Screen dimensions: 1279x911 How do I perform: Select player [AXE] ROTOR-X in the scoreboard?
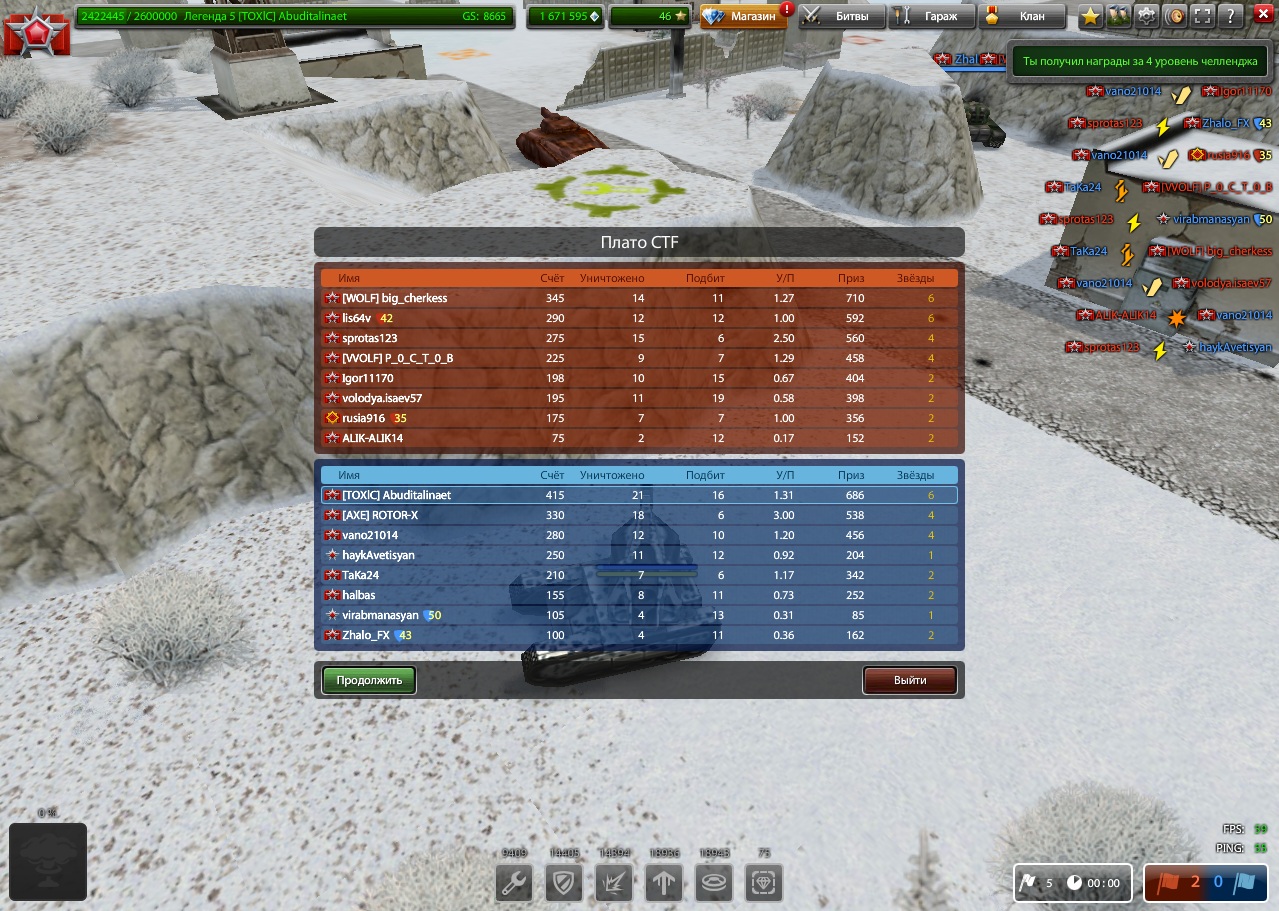click(x=380, y=515)
